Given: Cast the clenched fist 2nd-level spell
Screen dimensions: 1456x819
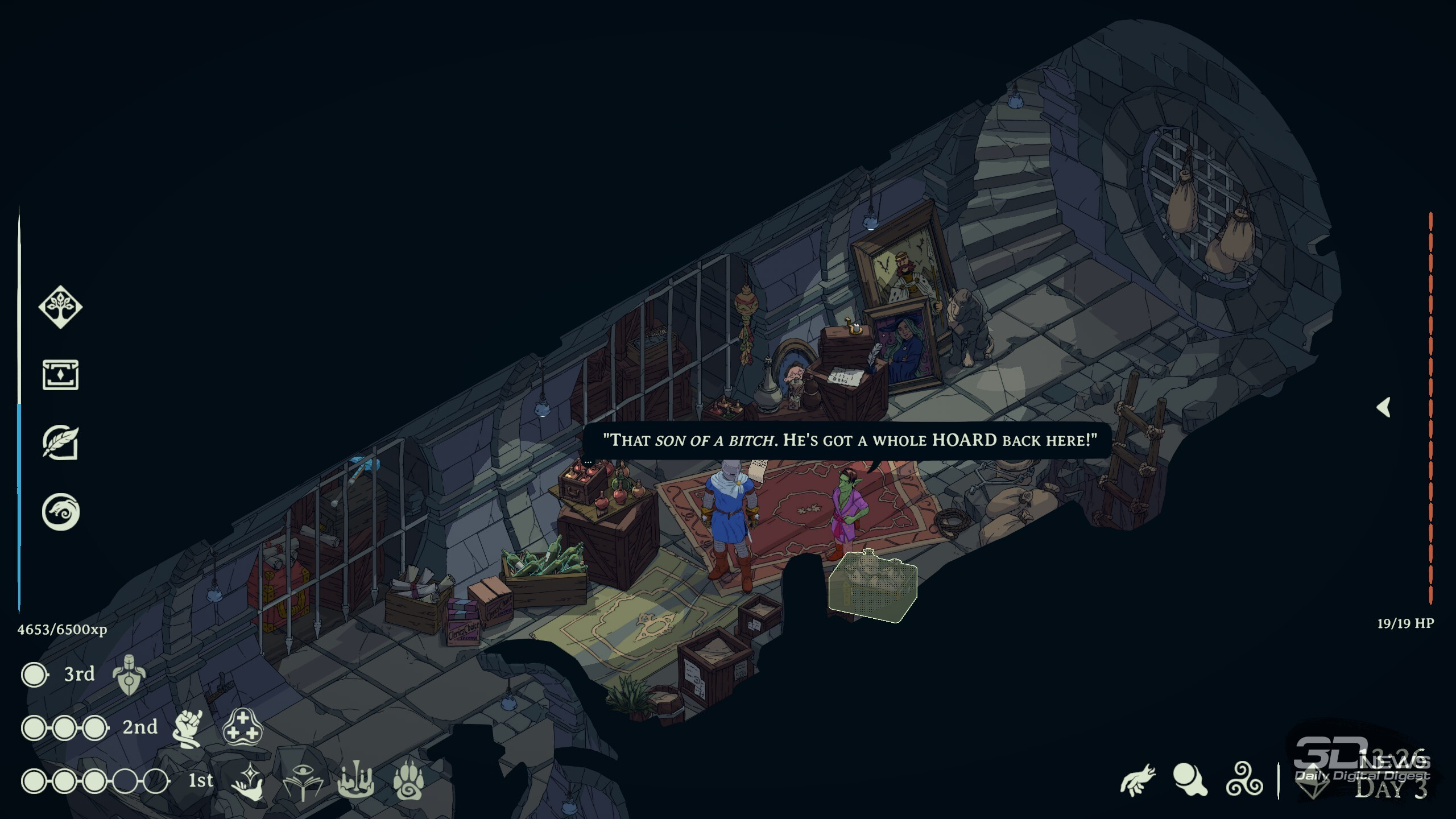Looking at the screenshot, I should point(188,728).
